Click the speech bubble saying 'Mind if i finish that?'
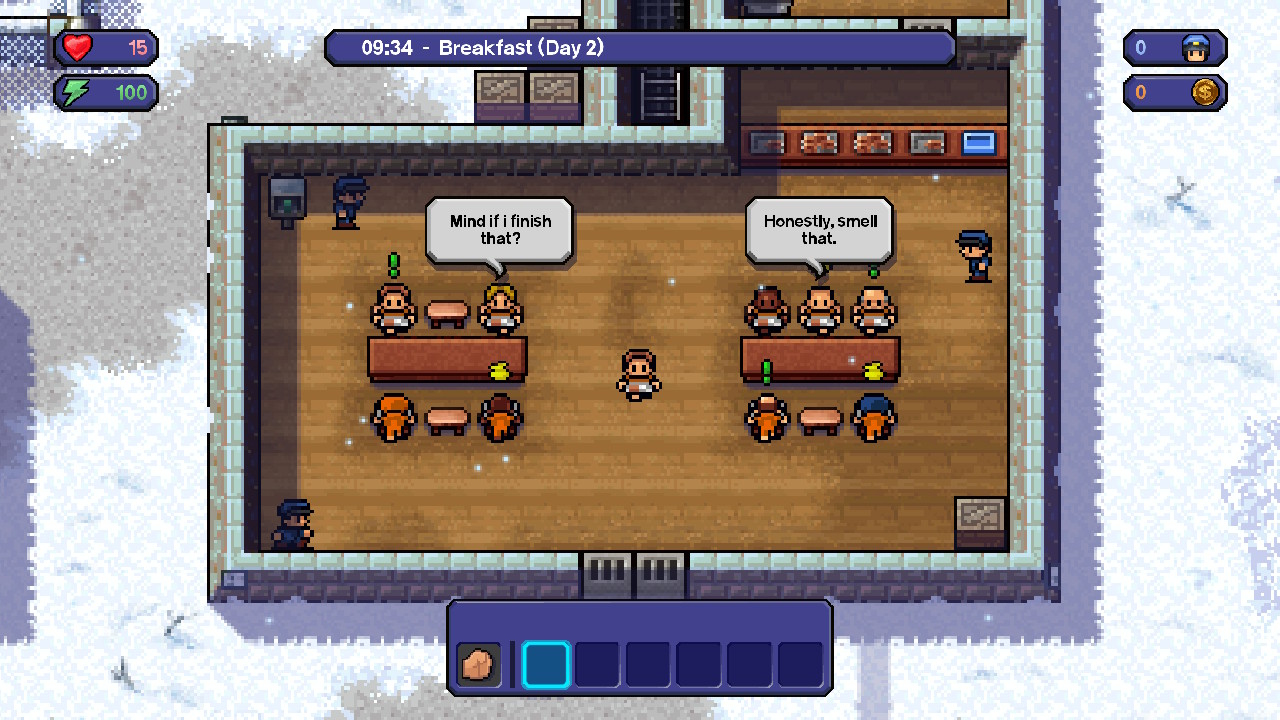 coord(498,228)
